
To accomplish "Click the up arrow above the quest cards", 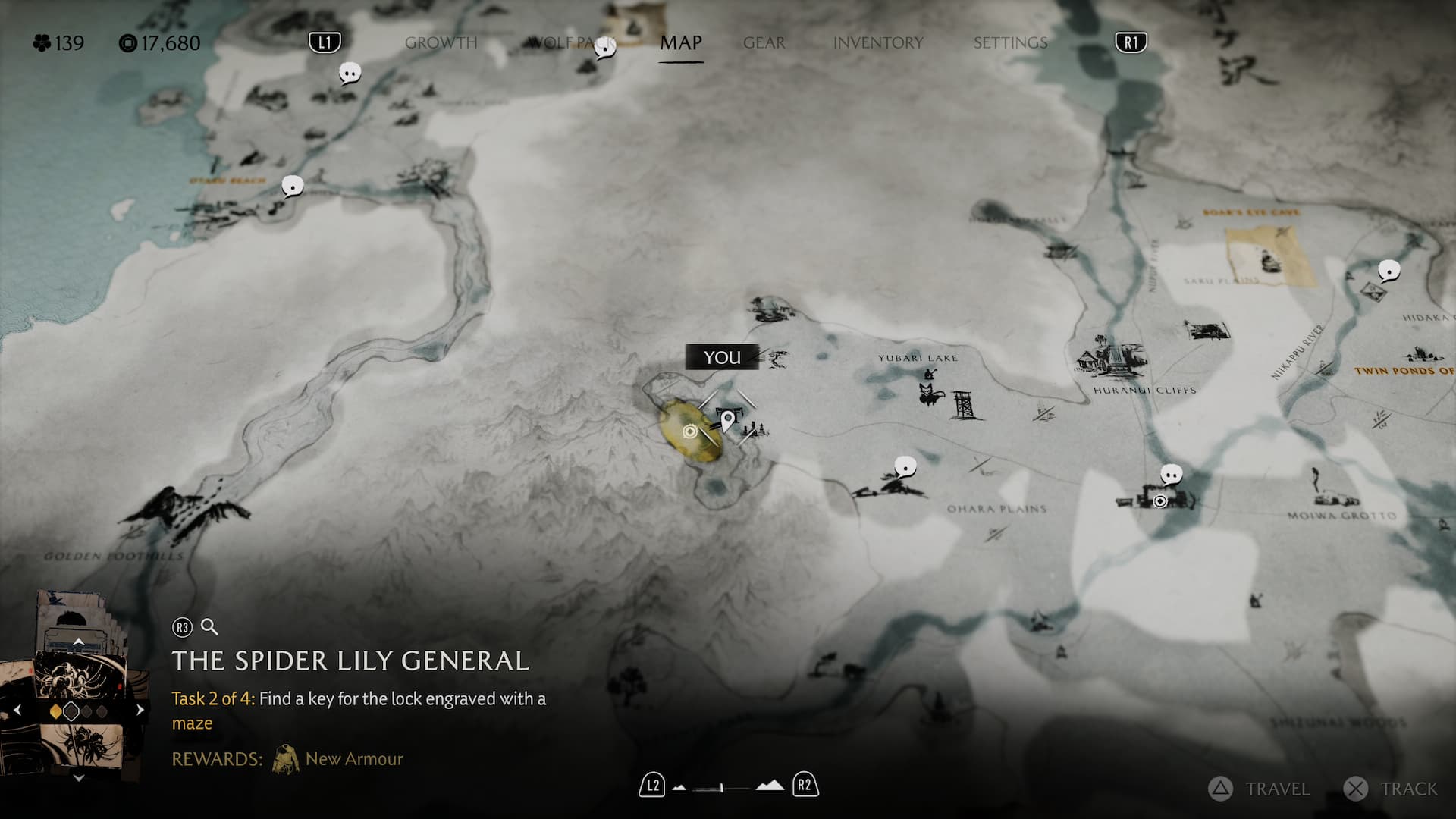I will [78, 642].
